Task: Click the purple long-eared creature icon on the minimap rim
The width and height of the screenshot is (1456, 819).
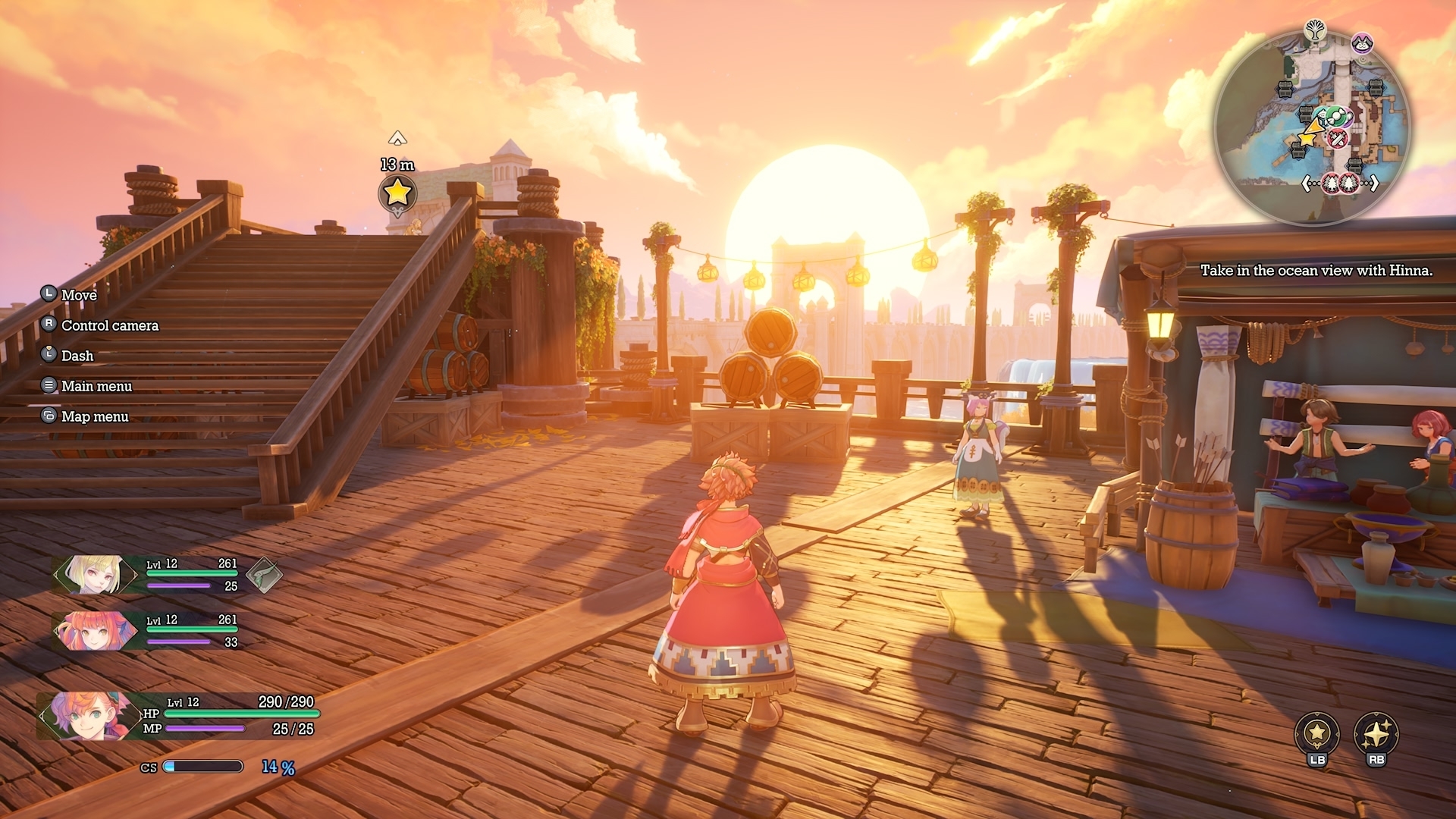Action: pyautogui.click(x=1363, y=42)
